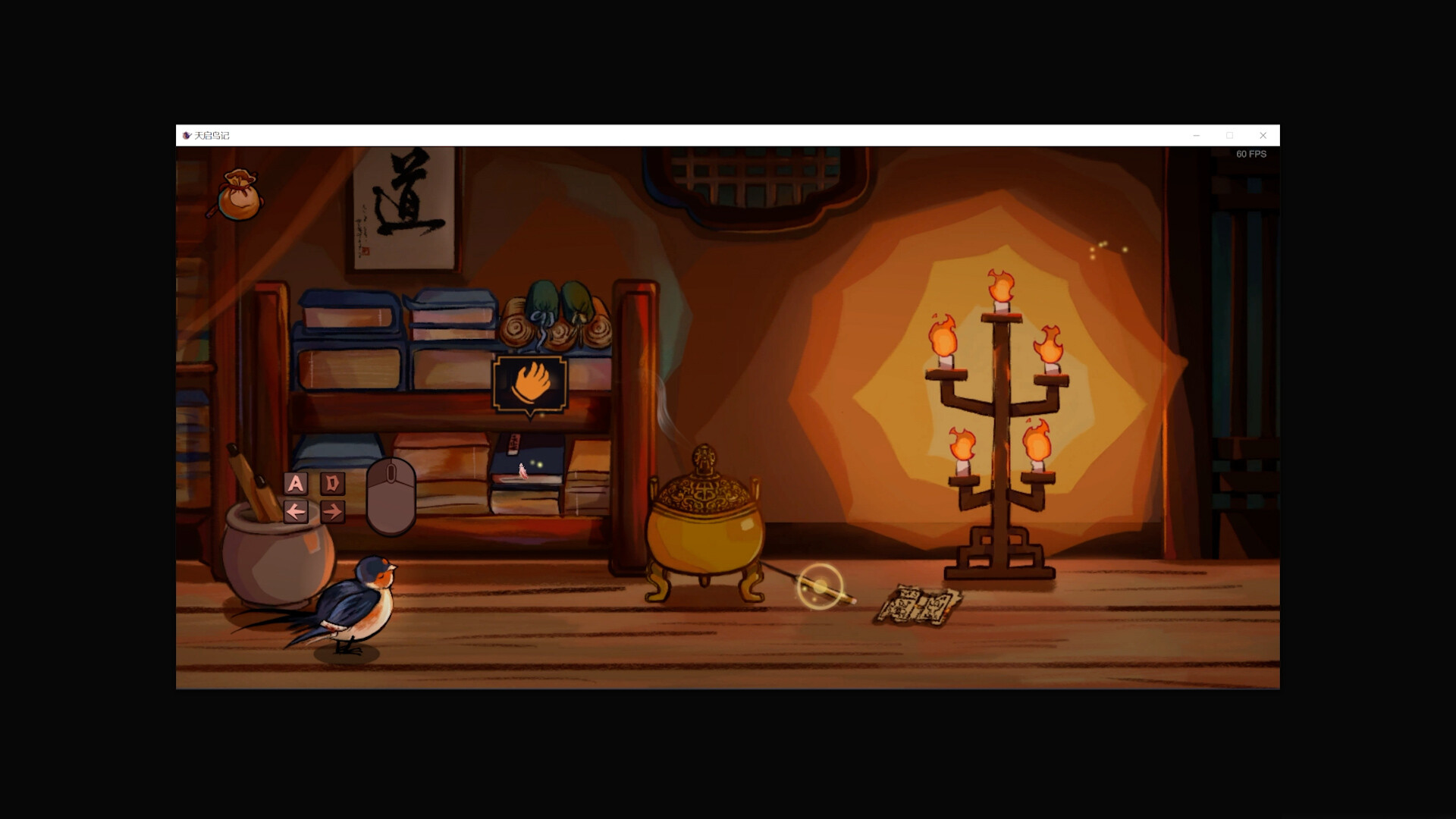
Task: Click the right arrow key hint
Action: [x=331, y=512]
